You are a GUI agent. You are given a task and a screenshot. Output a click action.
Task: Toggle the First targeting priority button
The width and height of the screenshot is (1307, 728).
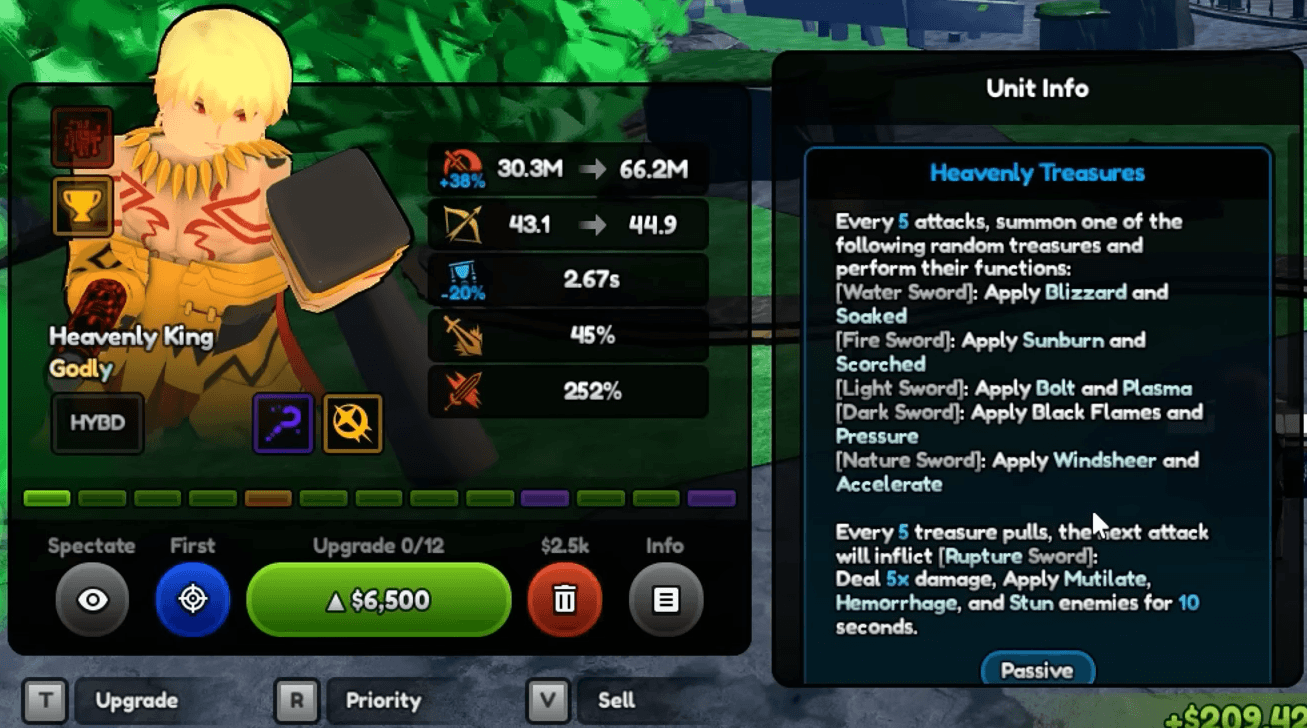[192, 599]
